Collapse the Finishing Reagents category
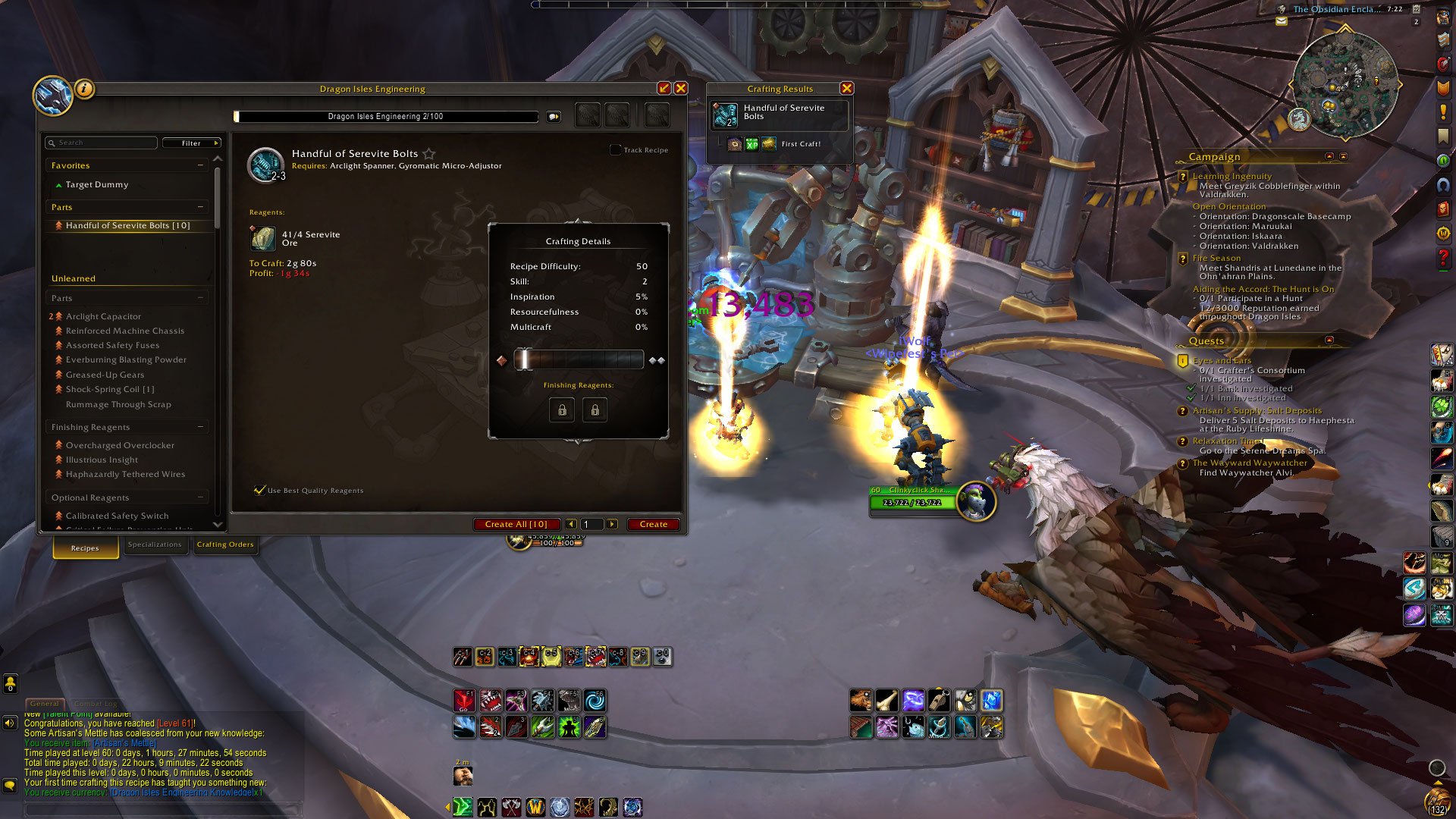Screen dimensions: 1456x819 [x=200, y=427]
